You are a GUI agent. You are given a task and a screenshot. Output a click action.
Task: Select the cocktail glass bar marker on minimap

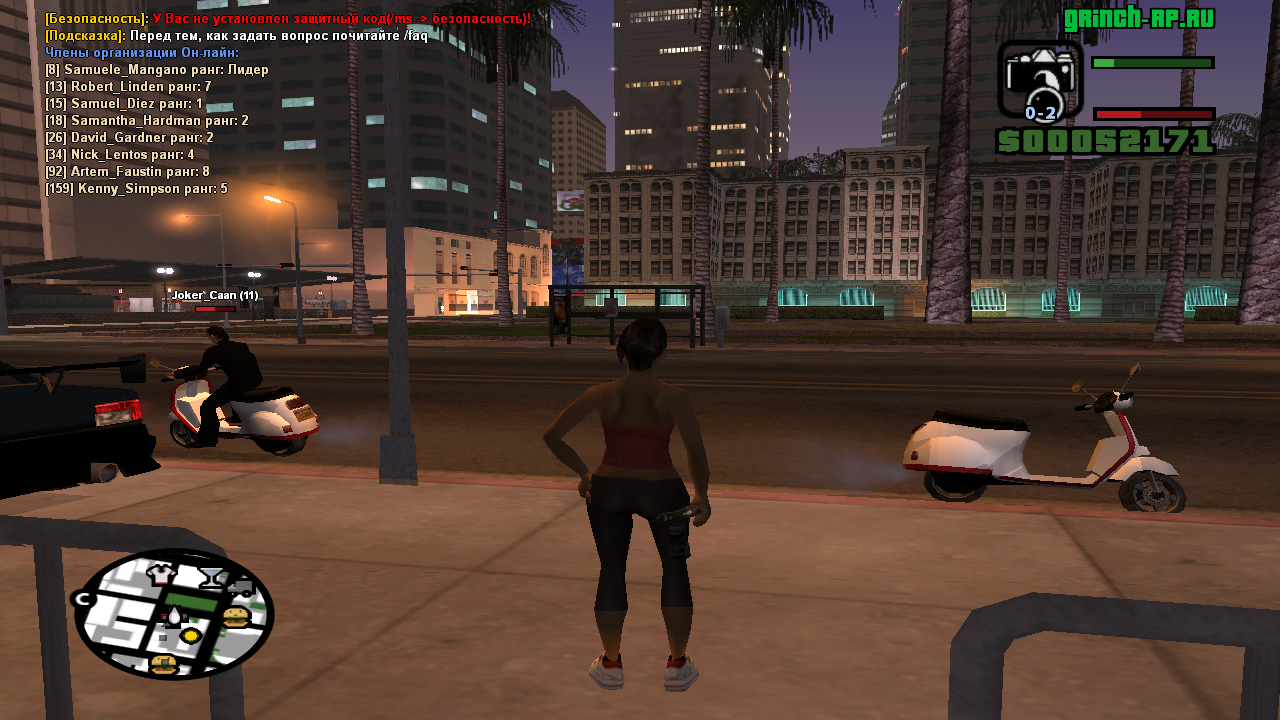click(212, 576)
